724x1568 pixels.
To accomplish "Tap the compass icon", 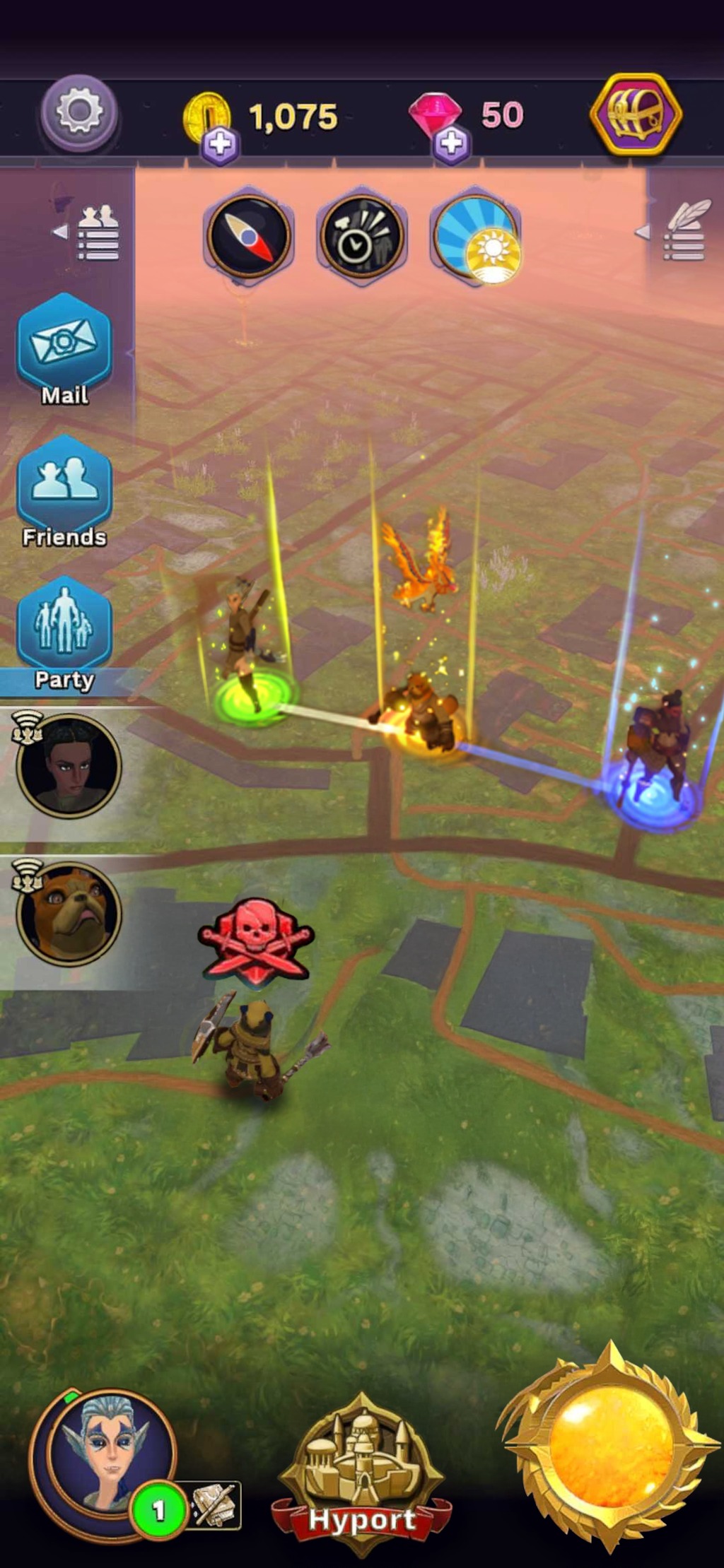I will pyautogui.click(x=247, y=235).
